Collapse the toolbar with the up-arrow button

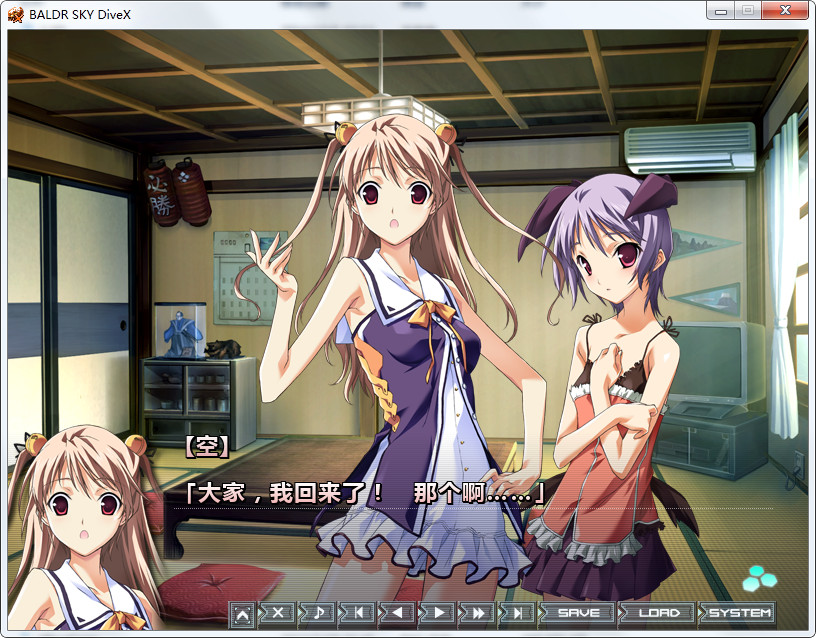[242, 614]
